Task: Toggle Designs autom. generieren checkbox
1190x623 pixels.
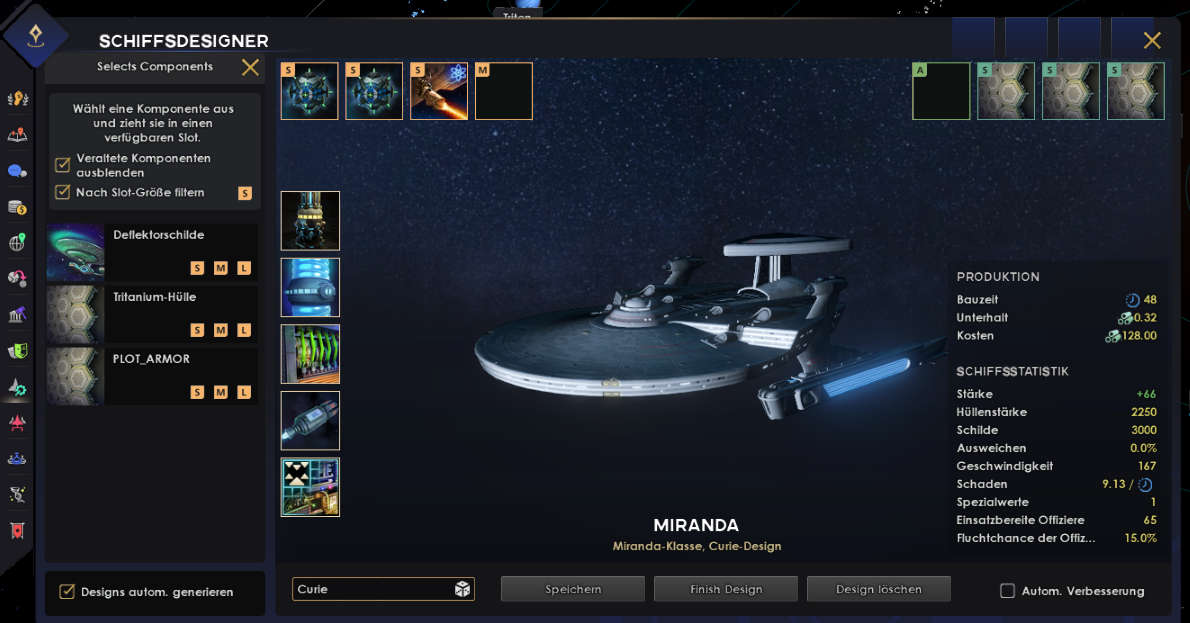Action: click(x=67, y=592)
